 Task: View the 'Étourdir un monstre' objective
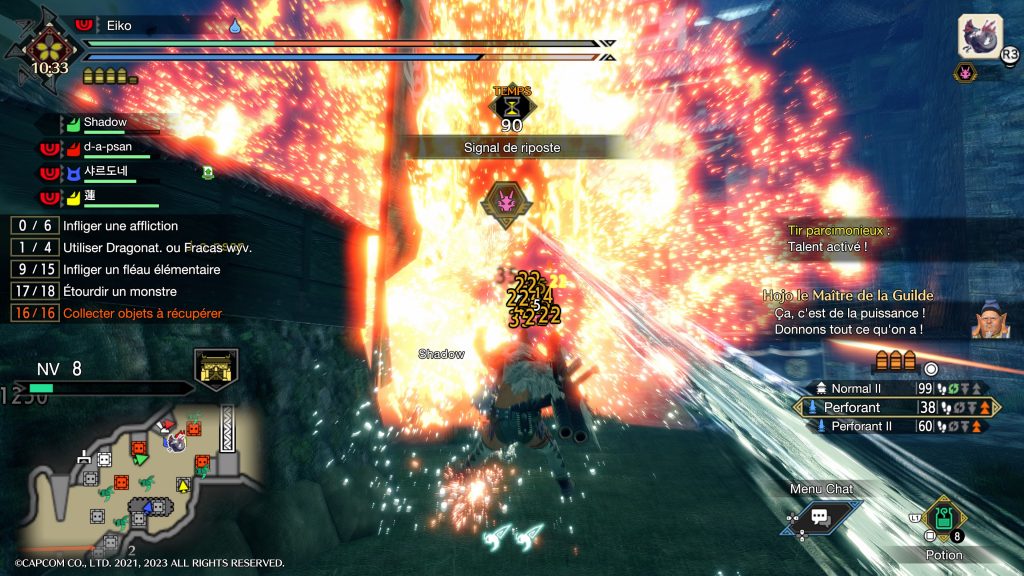pos(120,291)
